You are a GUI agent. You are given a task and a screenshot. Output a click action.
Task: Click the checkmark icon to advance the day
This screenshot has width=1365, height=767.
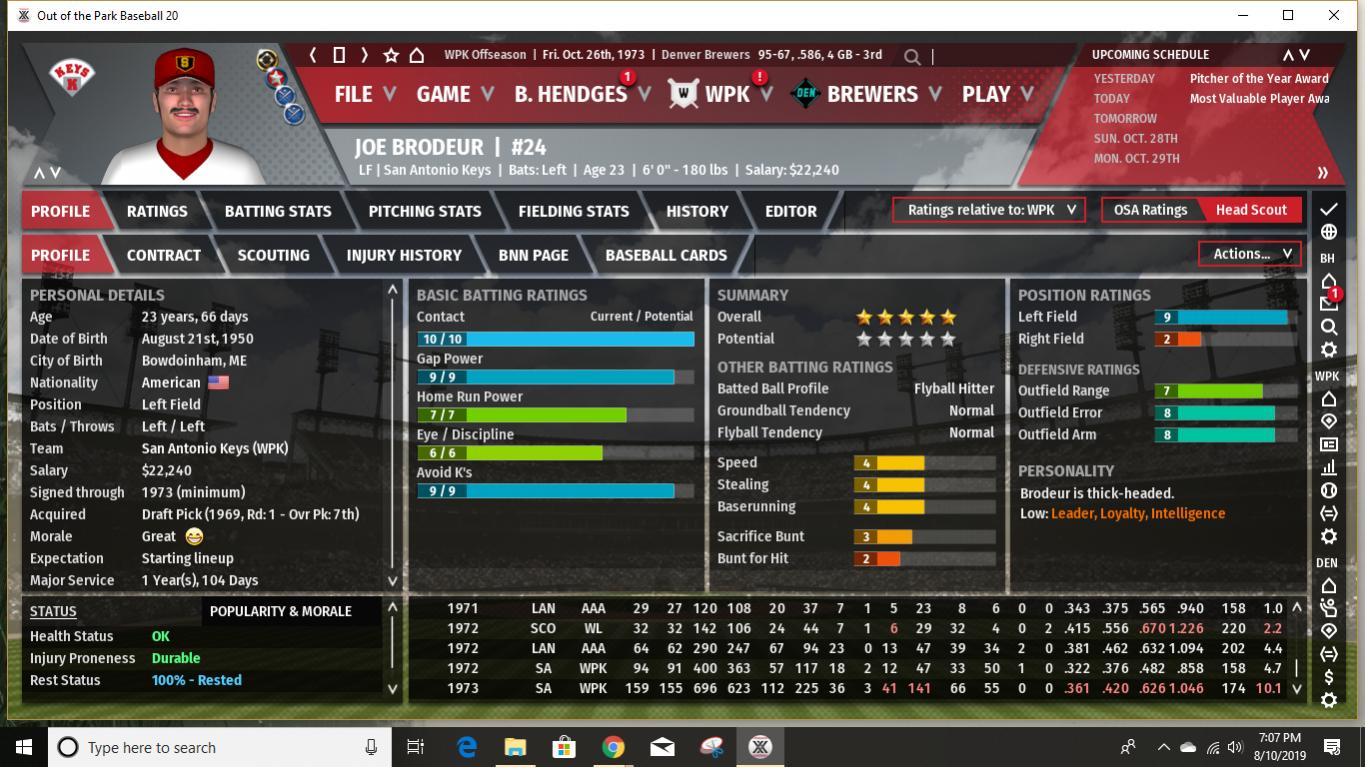point(1329,209)
